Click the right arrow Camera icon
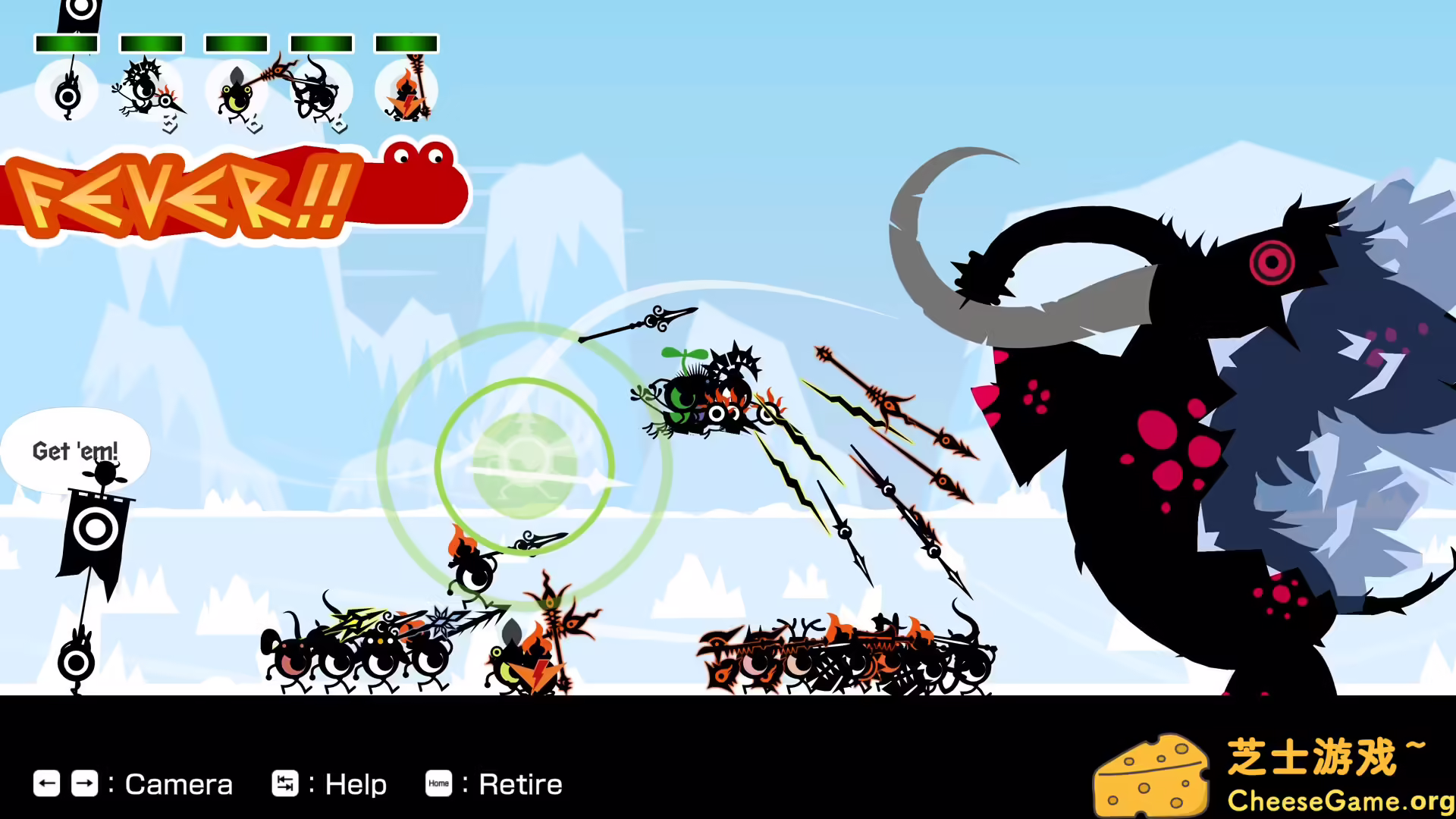This screenshot has width=1456, height=819. 86,784
